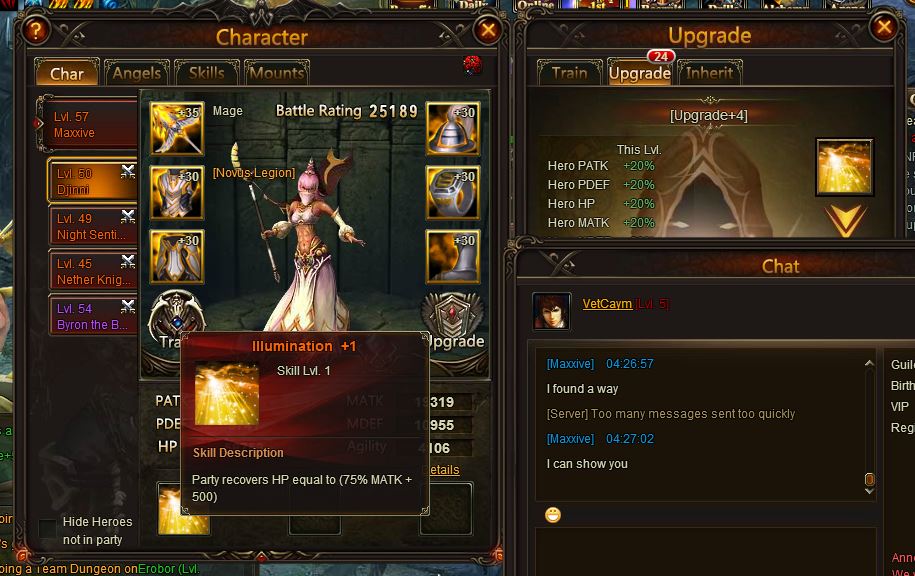Switch to the Skills tab
The width and height of the screenshot is (915, 576).
point(207,73)
